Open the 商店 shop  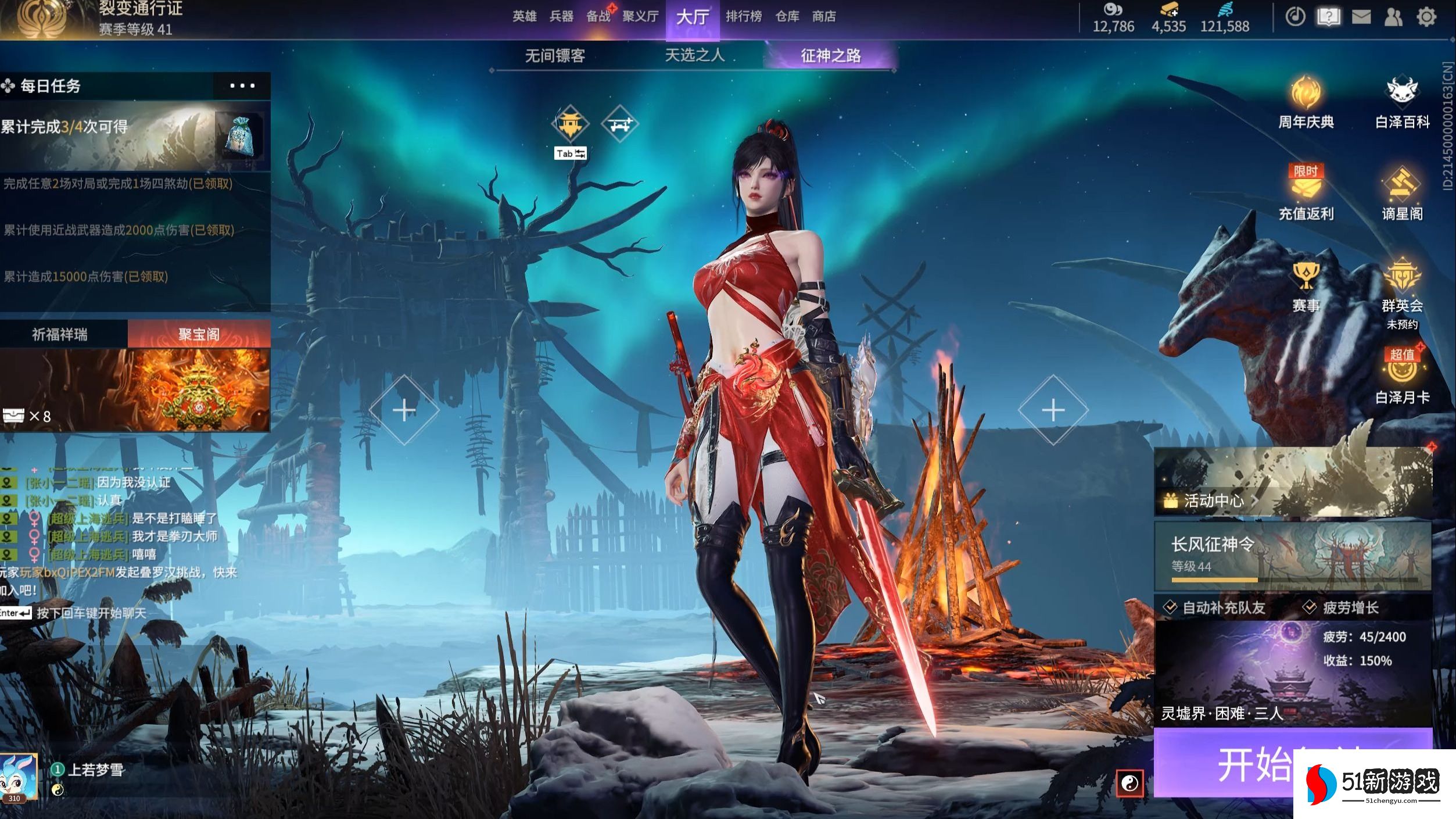824,16
